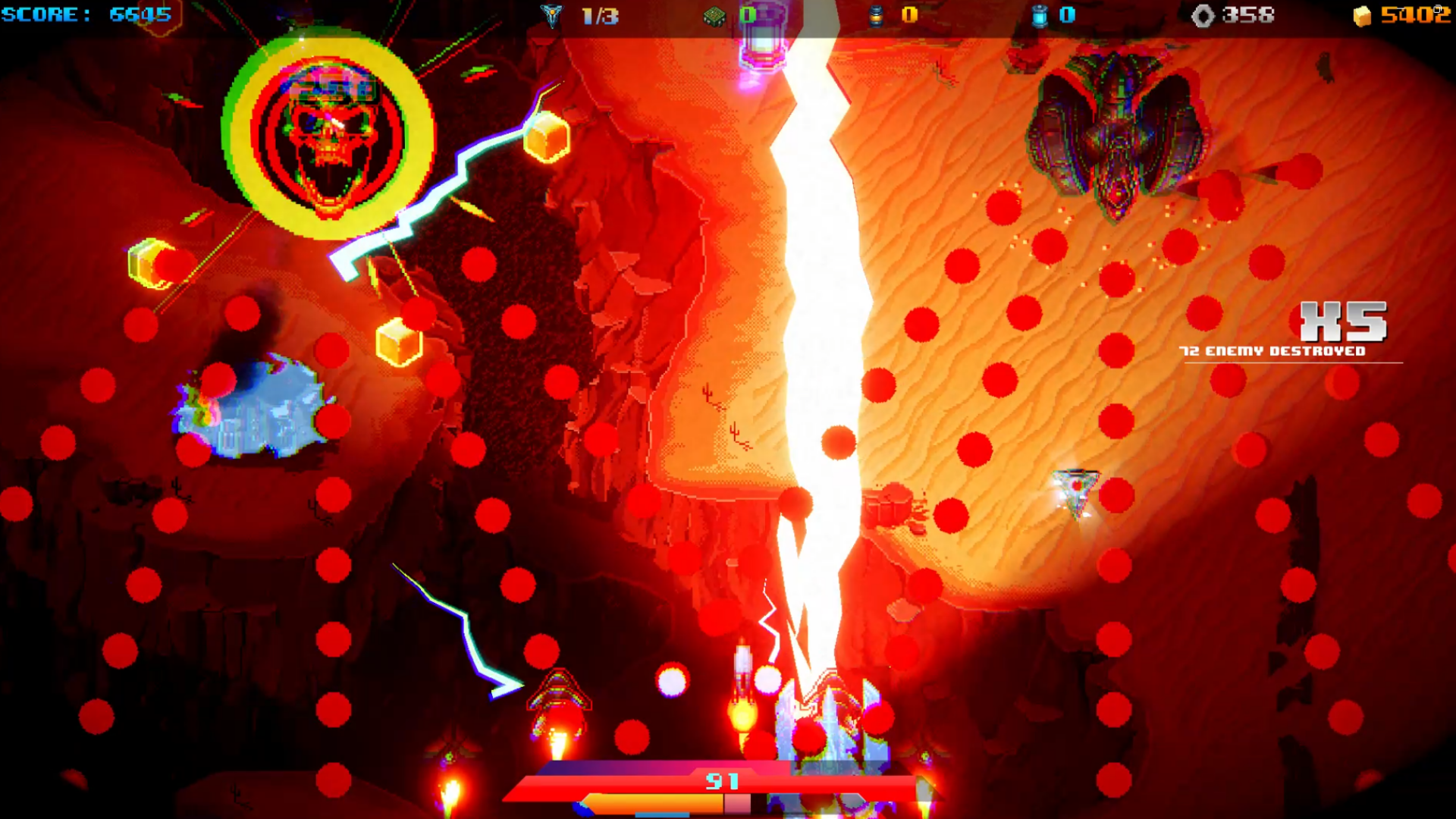This screenshot has height=819, width=1456.
Task: Click the glowing power-up cube on the left
Action: [149, 262]
